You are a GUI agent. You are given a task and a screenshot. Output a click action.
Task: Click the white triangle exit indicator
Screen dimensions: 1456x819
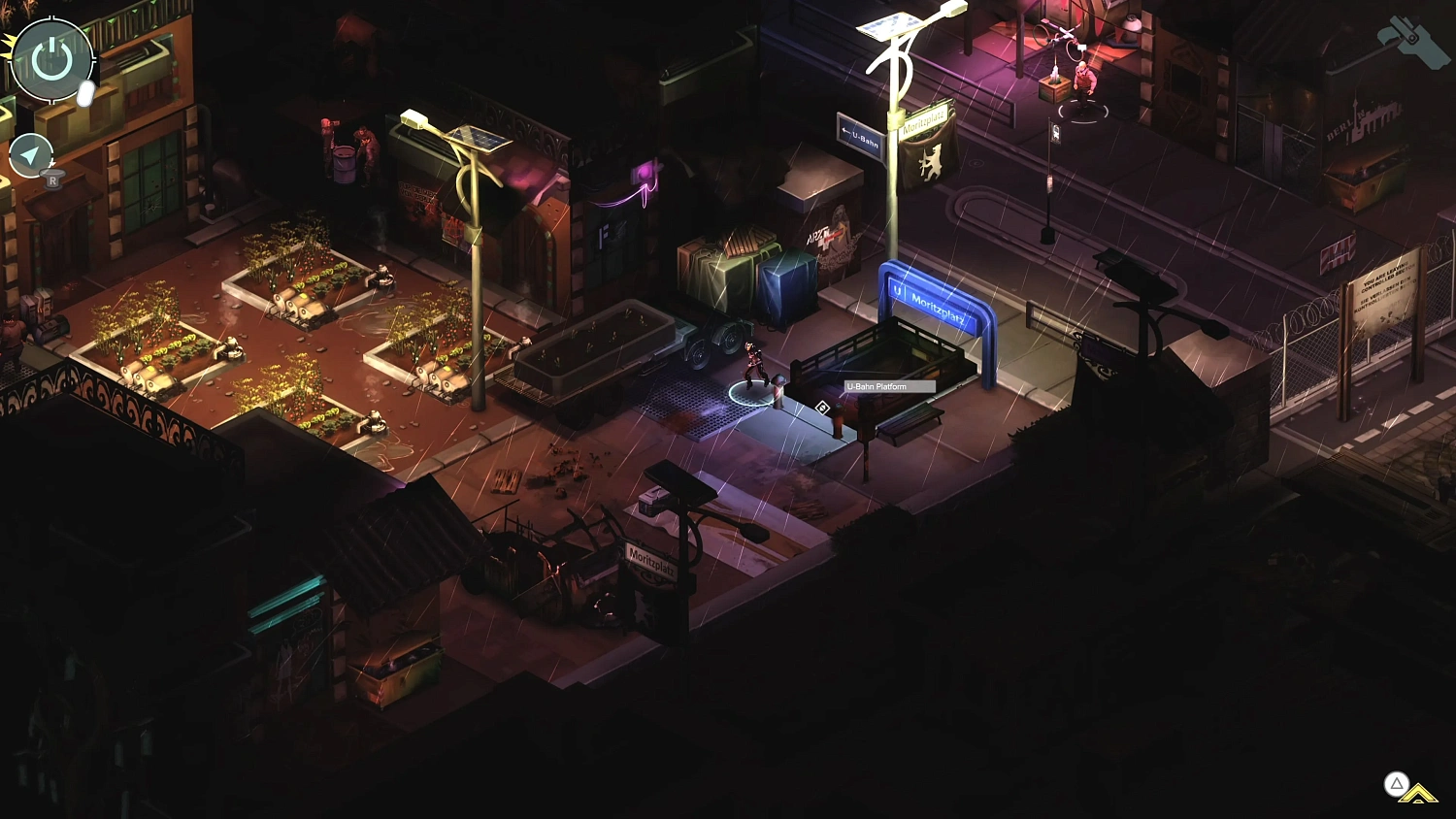[1396, 782]
